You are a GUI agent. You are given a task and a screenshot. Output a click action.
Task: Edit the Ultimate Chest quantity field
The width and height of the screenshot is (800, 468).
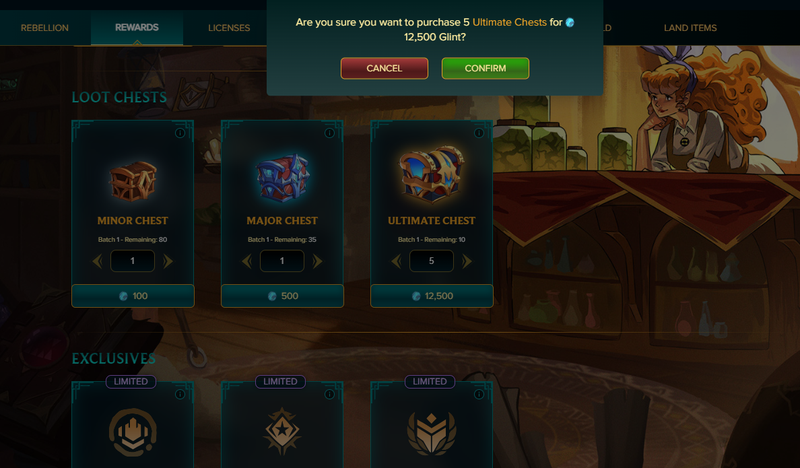(432, 261)
